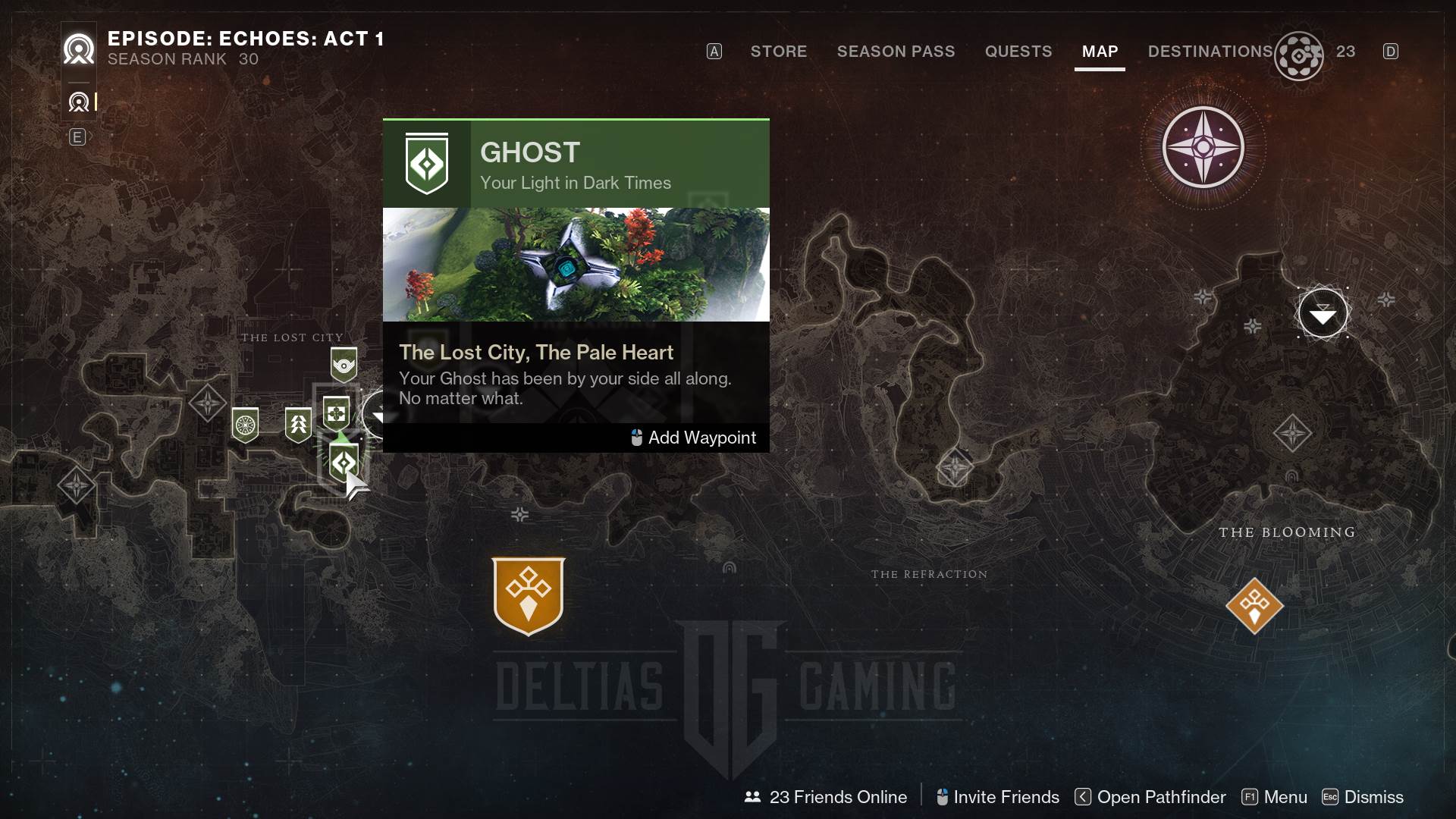Select The Blooming landing zone triangle marker
Viewport: 1456px width, 819px height.
pos(1323,313)
